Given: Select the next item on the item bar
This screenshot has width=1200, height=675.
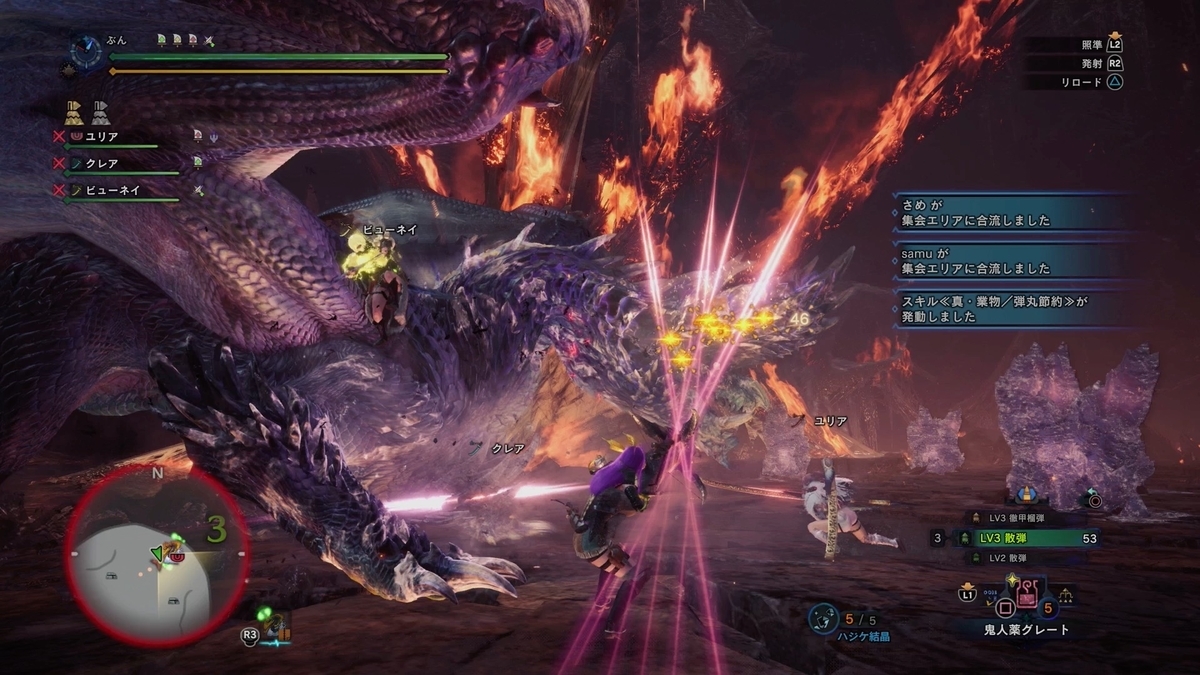Looking at the screenshot, I should point(1066,595).
